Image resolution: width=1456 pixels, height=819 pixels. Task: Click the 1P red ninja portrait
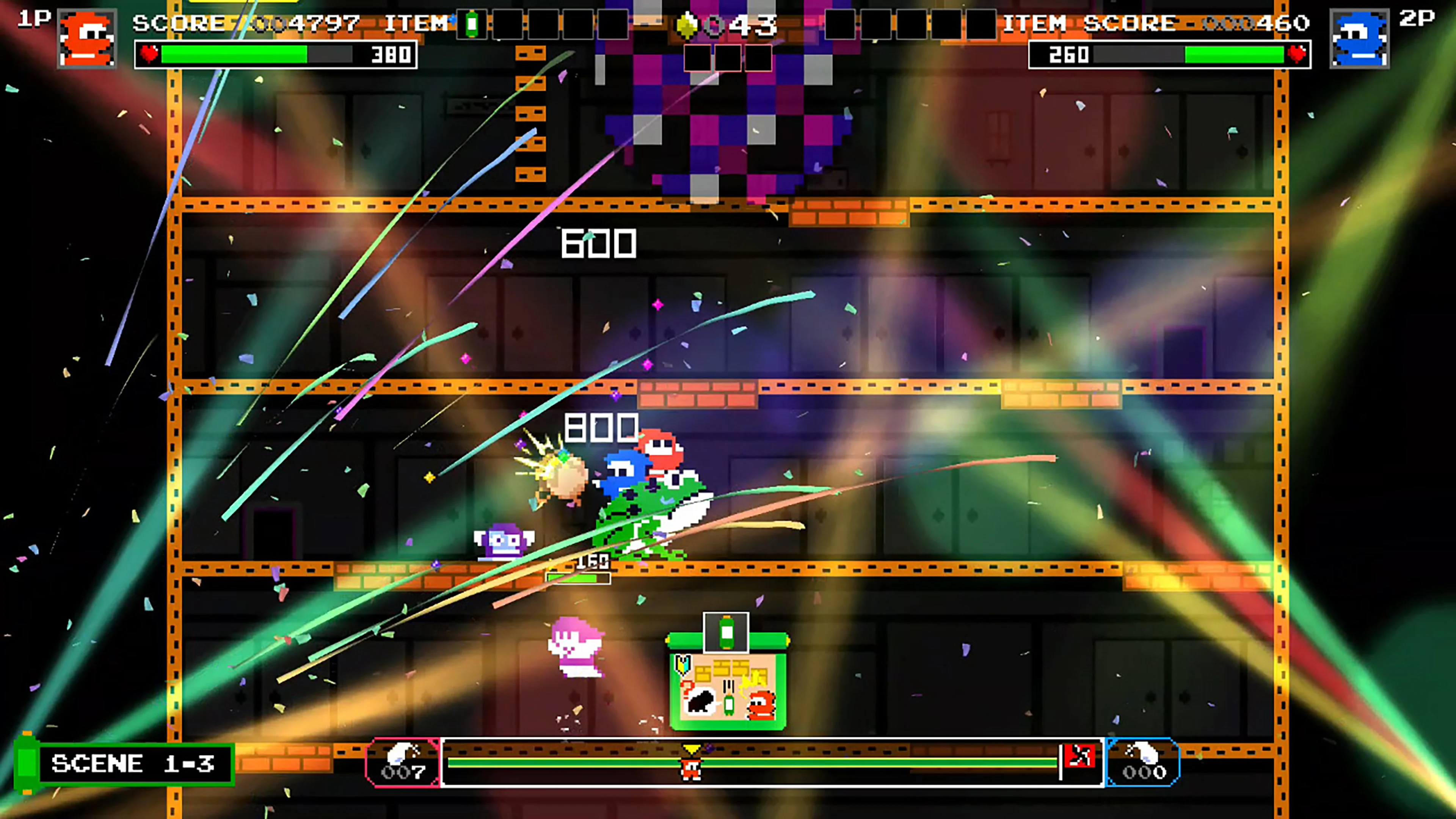click(87, 38)
